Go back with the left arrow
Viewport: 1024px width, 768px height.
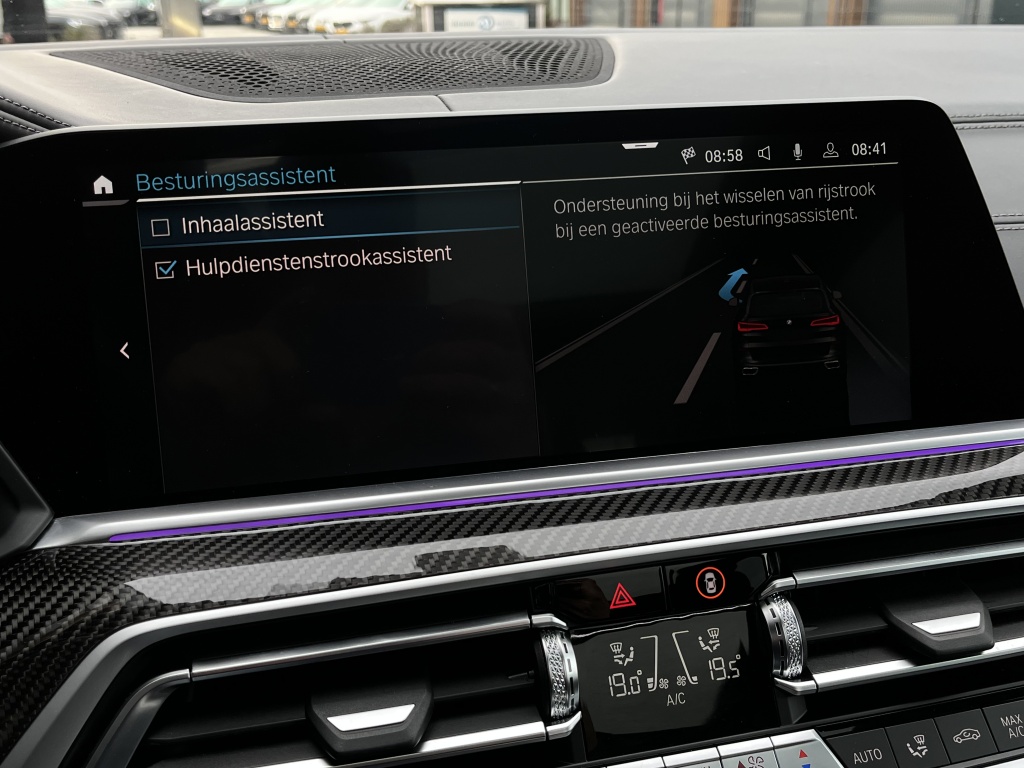[125, 350]
